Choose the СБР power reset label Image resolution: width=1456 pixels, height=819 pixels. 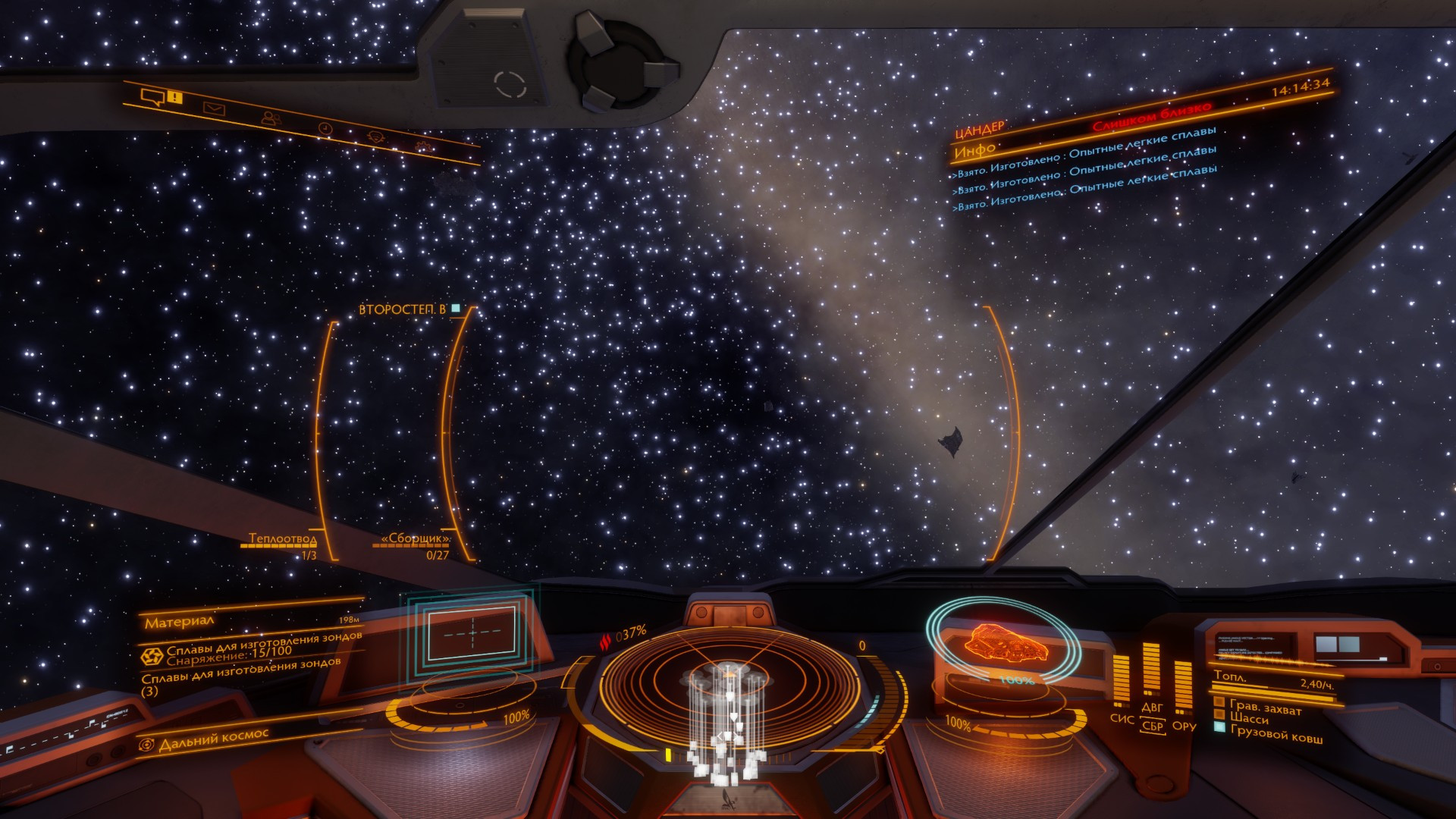click(1152, 726)
